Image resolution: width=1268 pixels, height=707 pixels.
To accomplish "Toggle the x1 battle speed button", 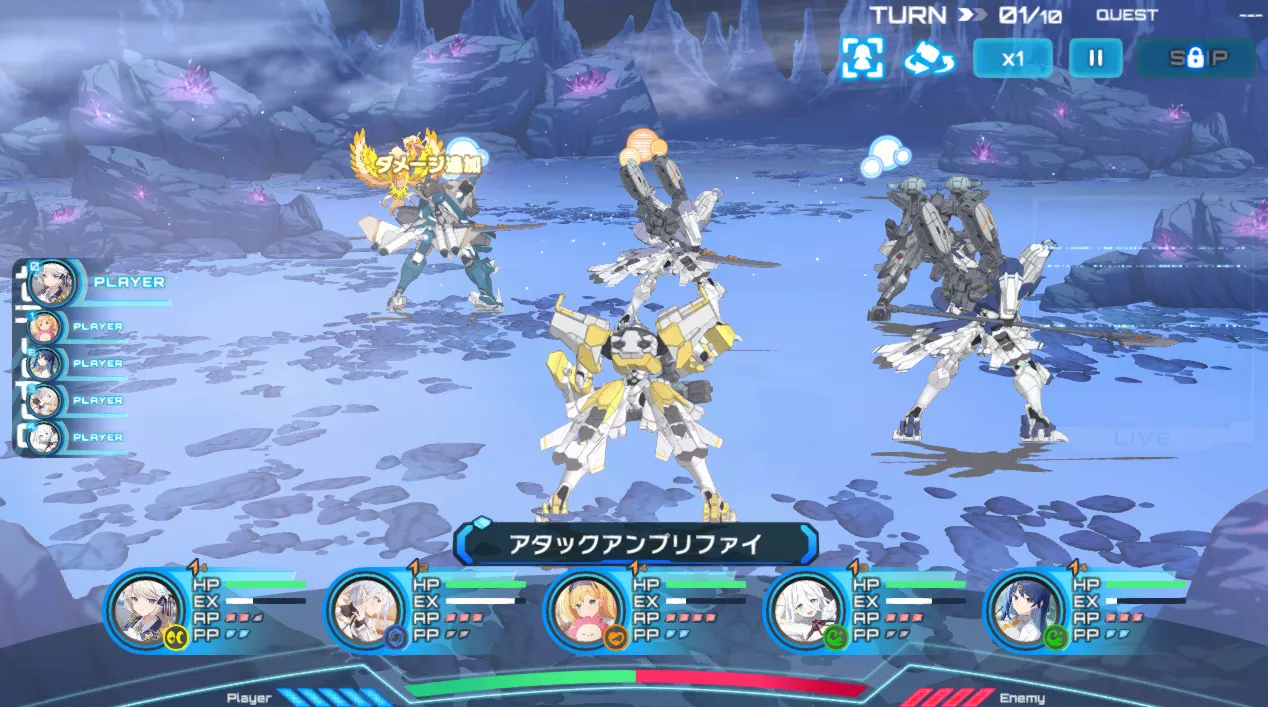I will pos(1012,58).
